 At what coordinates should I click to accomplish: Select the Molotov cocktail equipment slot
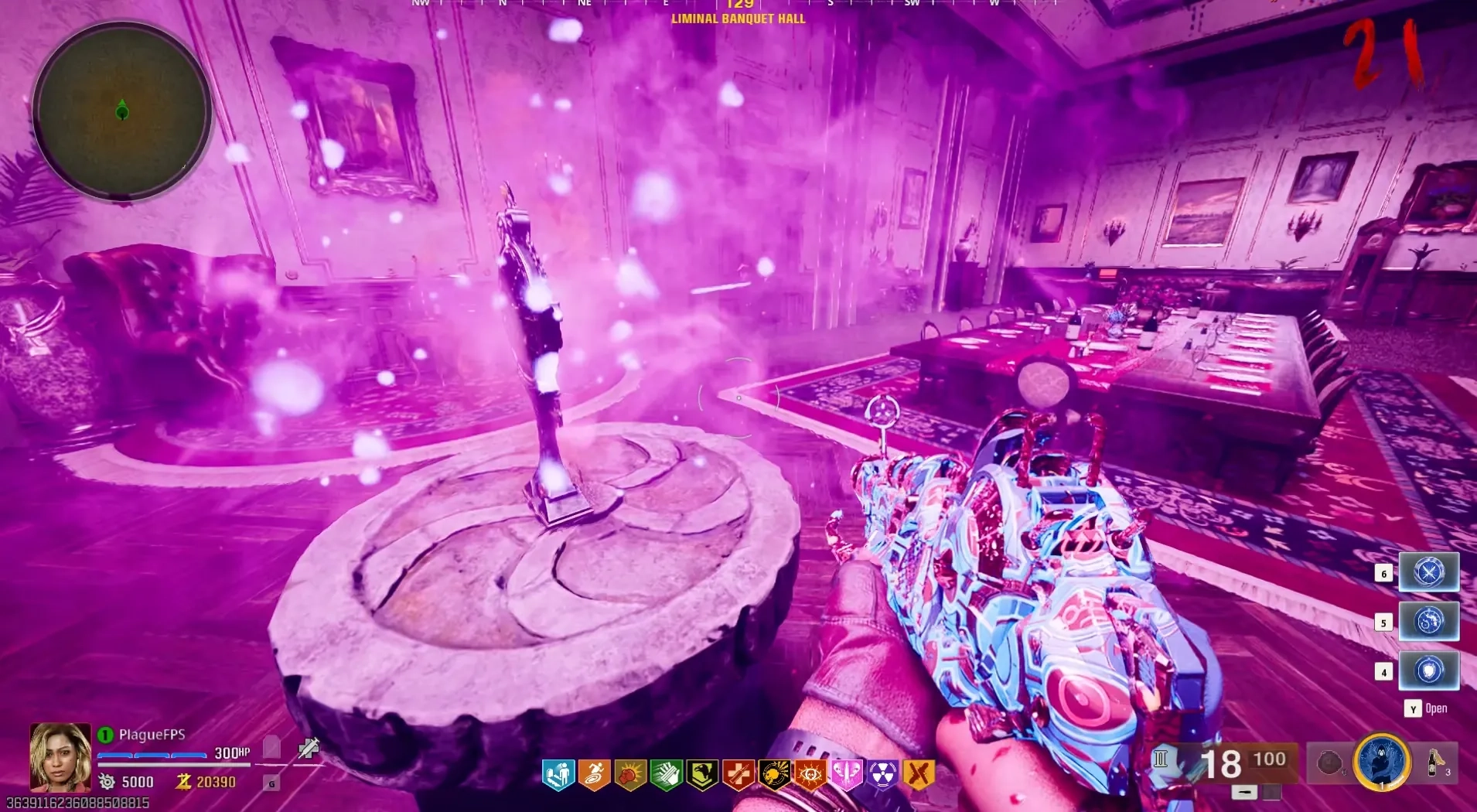tap(1436, 763)
